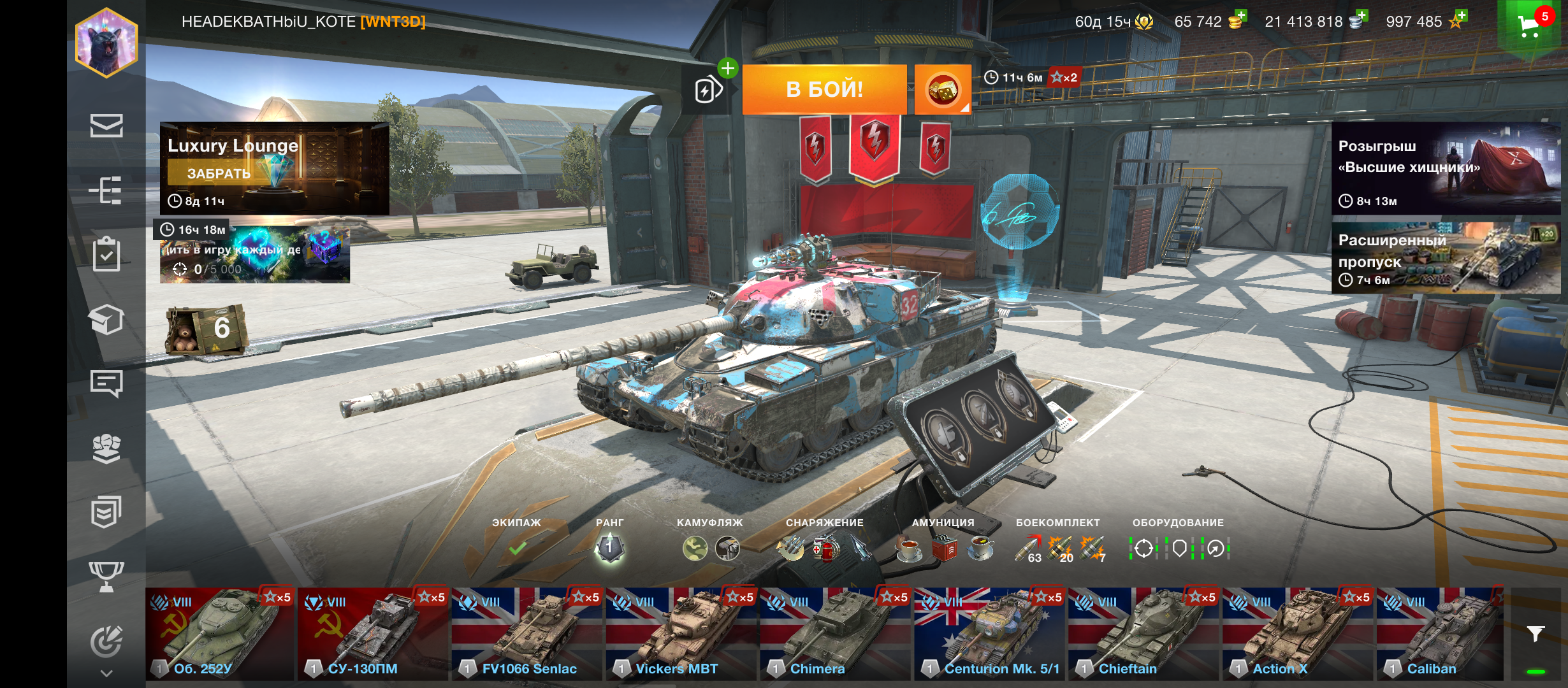Open the Розыгрыш «Высшие хищники» banner
1568x688 pixels.
tap(1446, 168)
